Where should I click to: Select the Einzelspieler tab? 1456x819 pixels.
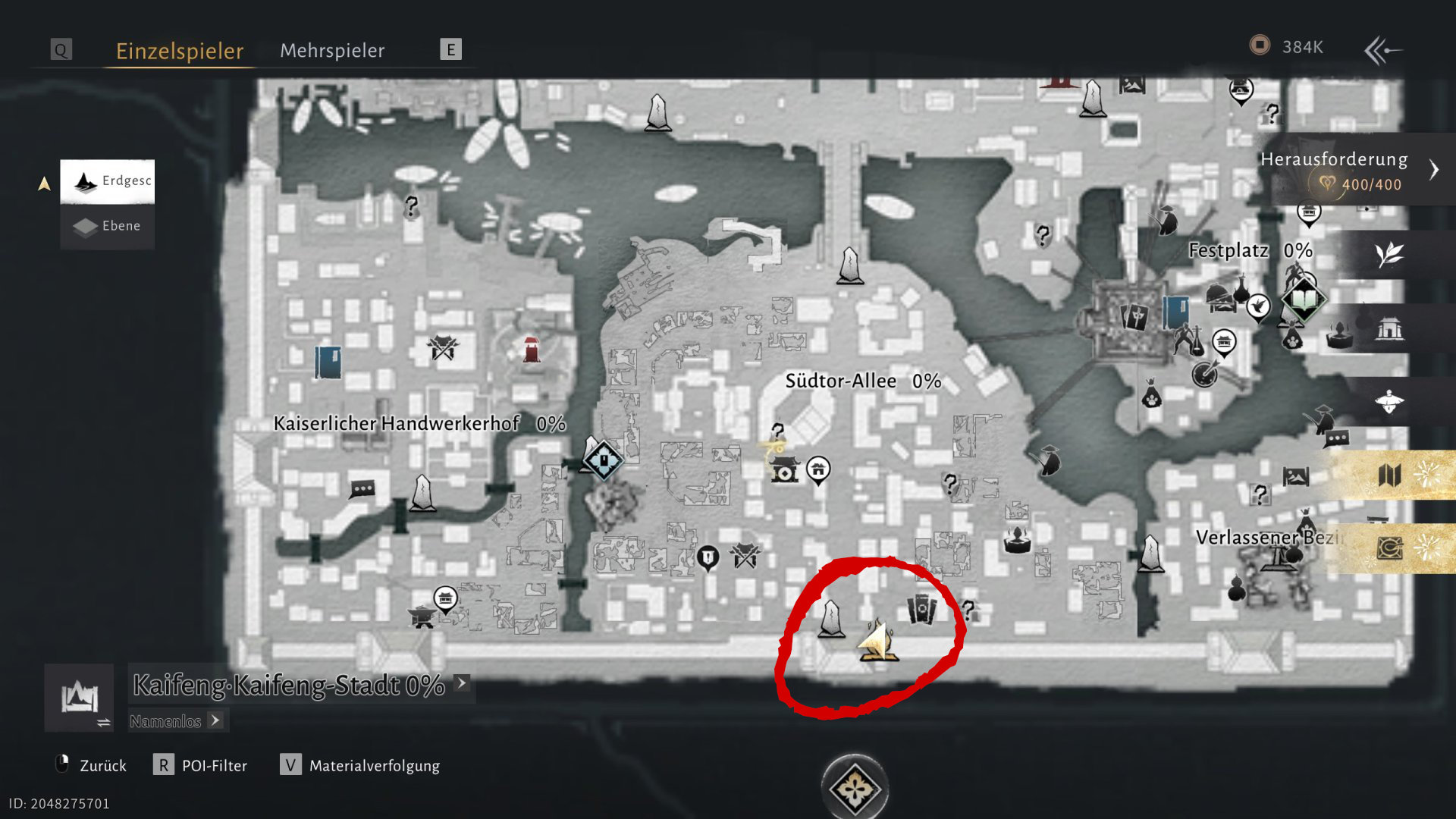[x=180, y=50]
